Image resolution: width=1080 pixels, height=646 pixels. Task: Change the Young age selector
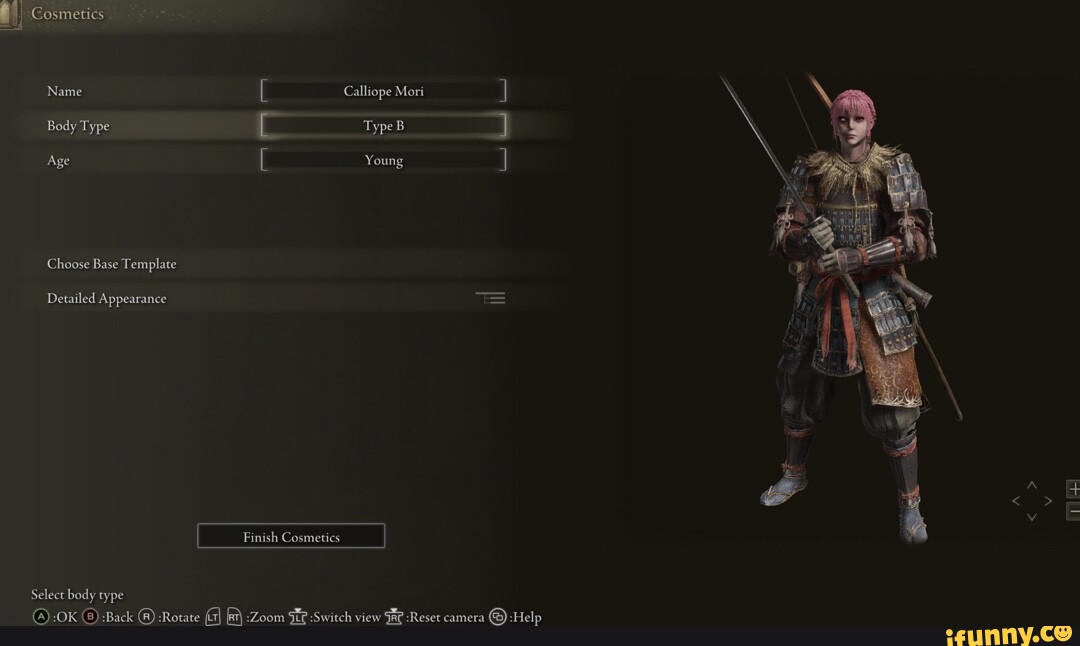(383, 160)
